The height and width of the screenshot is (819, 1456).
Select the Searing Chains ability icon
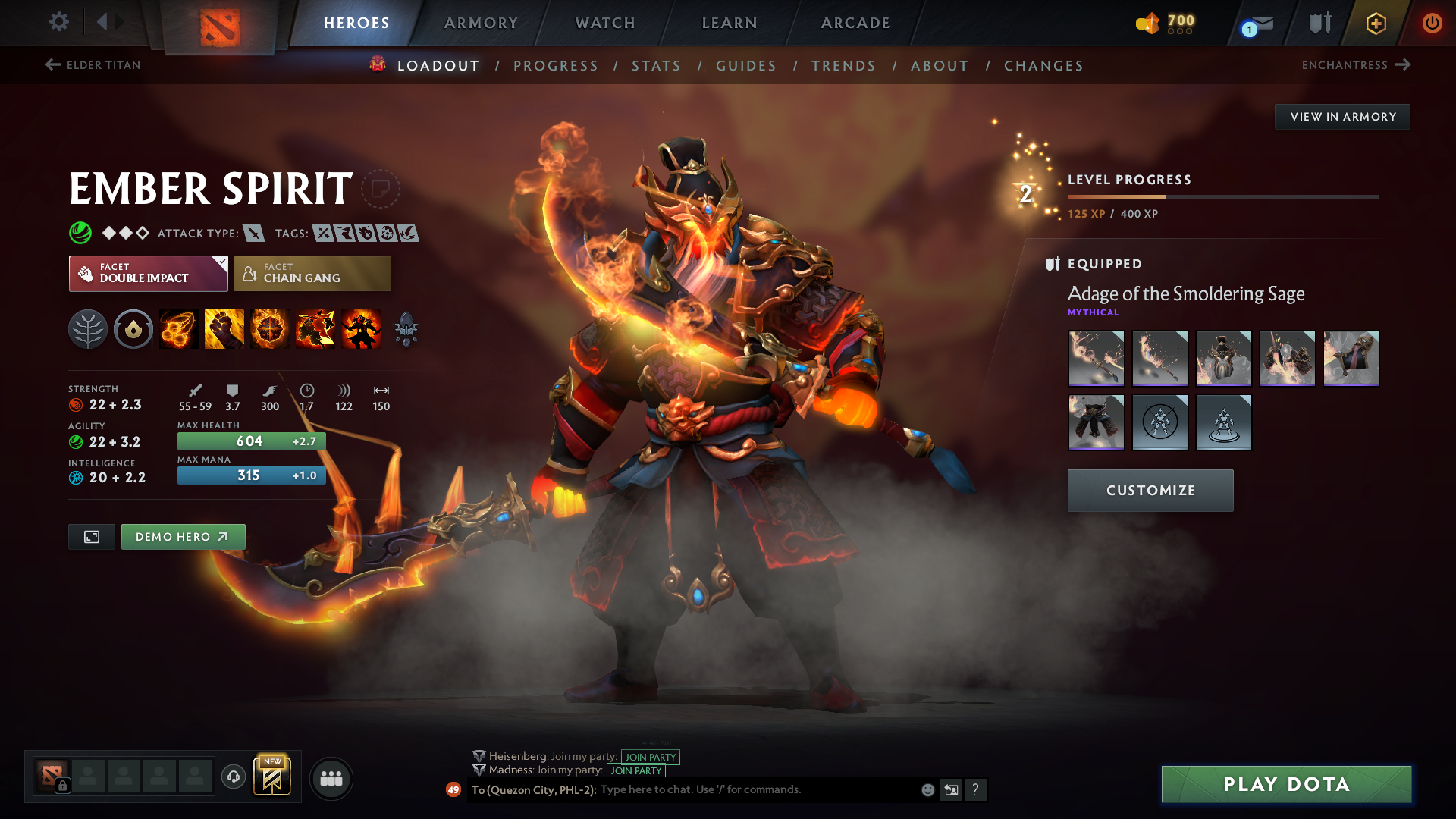(178, 328)
